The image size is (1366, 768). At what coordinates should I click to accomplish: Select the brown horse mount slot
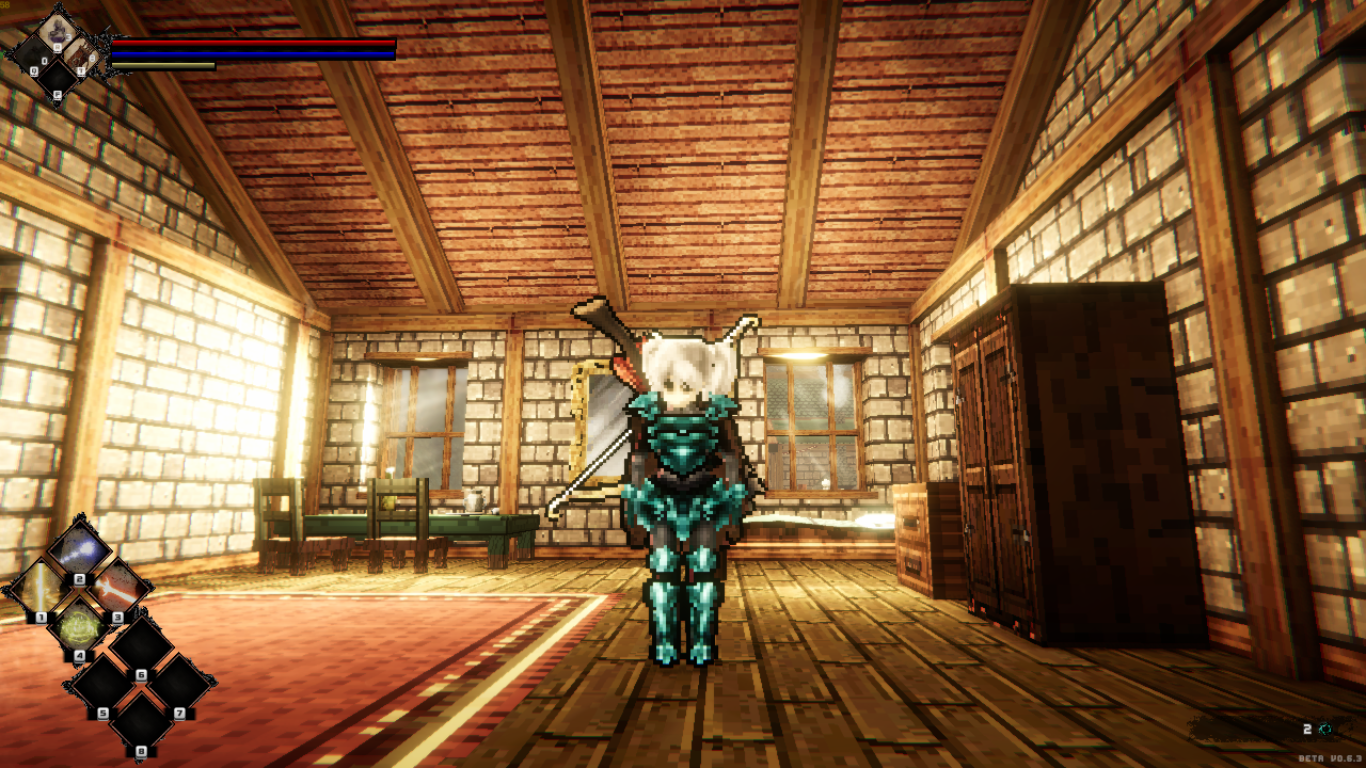pyautogui.click(x=84, y=55)
